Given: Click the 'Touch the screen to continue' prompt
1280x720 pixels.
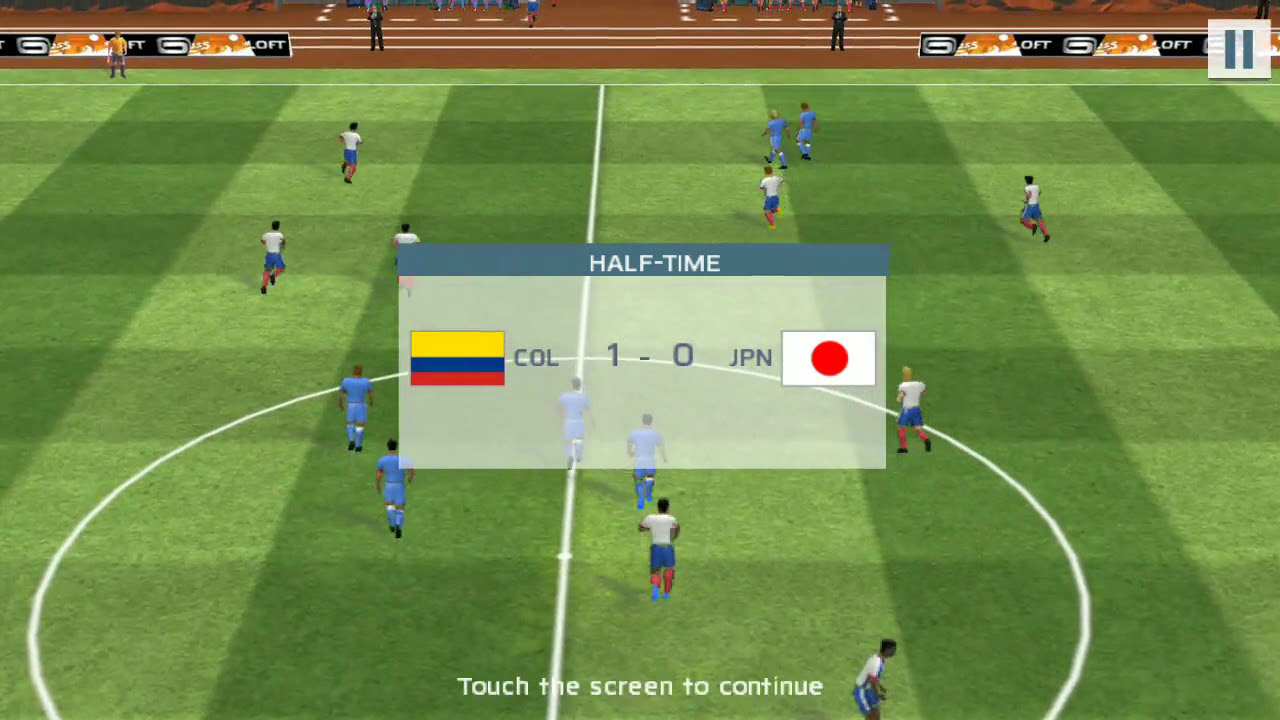Looking at the screenshot, I should click(641, 686).
